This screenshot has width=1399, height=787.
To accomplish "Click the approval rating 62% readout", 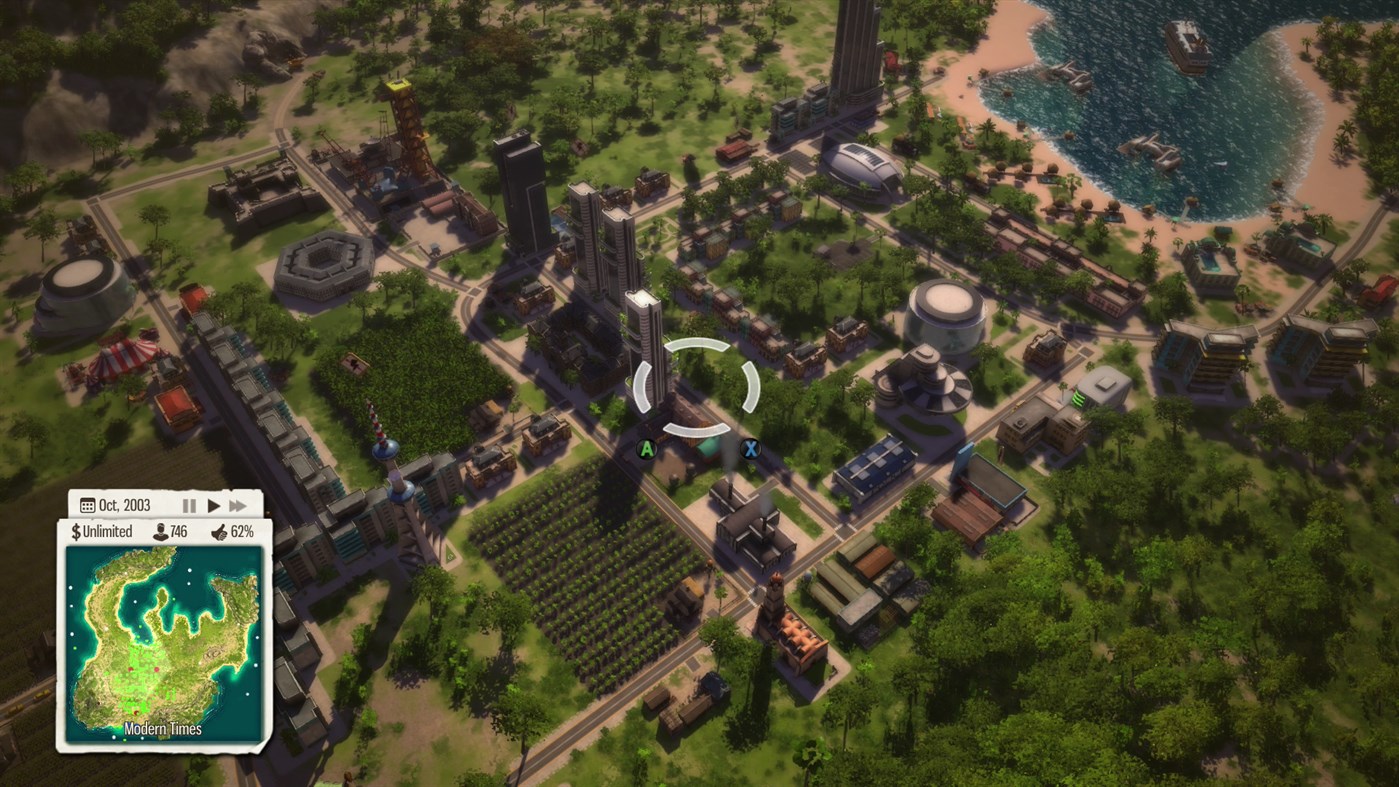I will 244,531.
